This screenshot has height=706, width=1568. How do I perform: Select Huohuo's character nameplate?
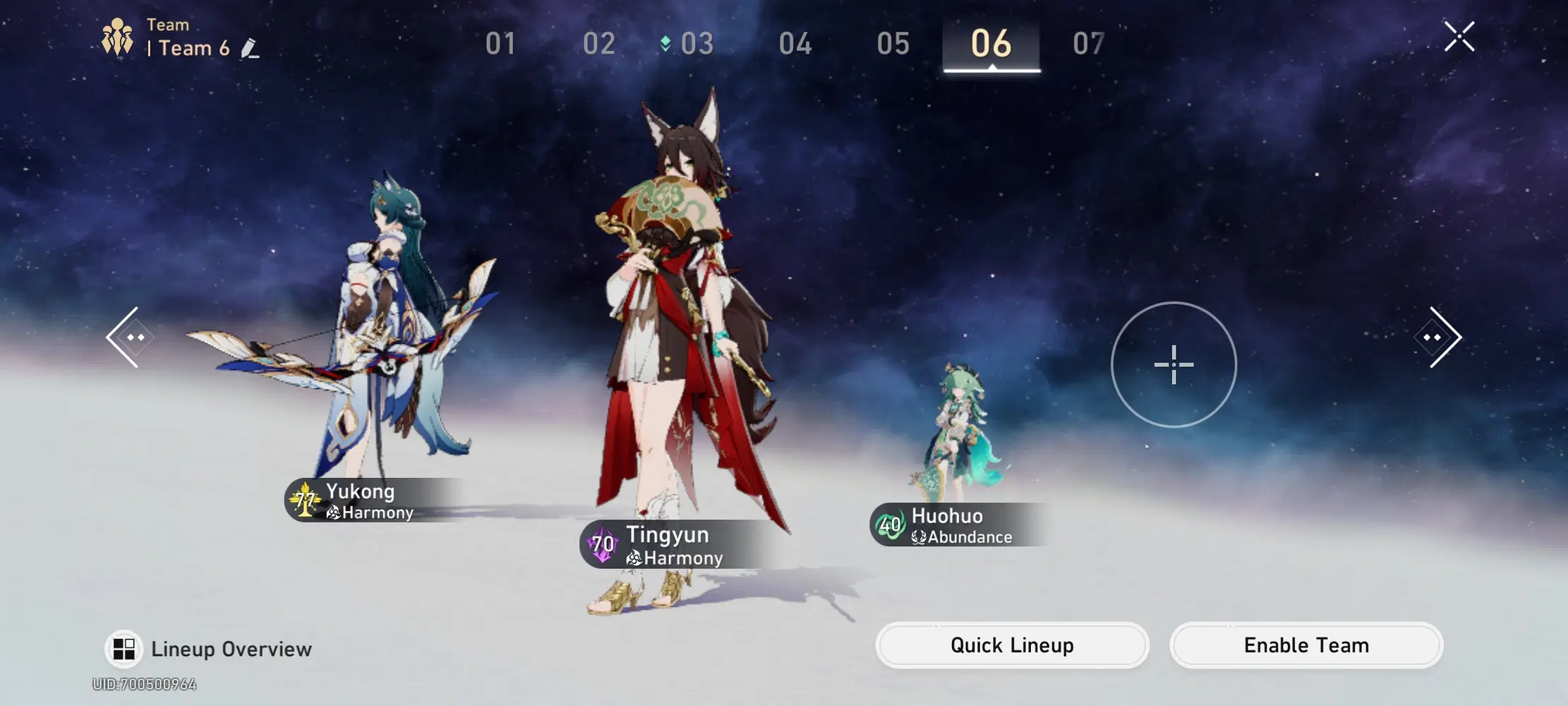pos(948,516)
